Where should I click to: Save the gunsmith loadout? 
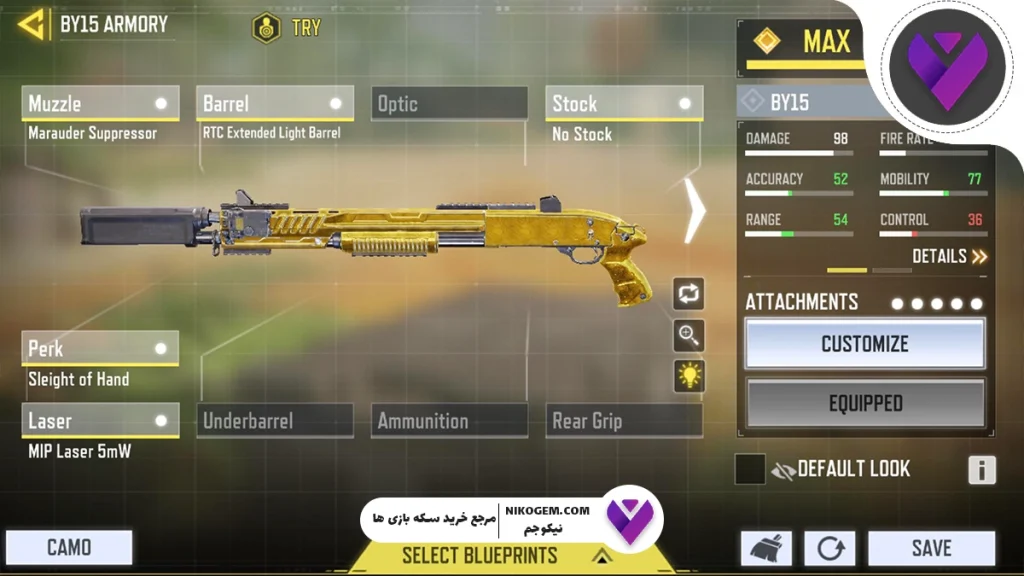tap(930, 548)
